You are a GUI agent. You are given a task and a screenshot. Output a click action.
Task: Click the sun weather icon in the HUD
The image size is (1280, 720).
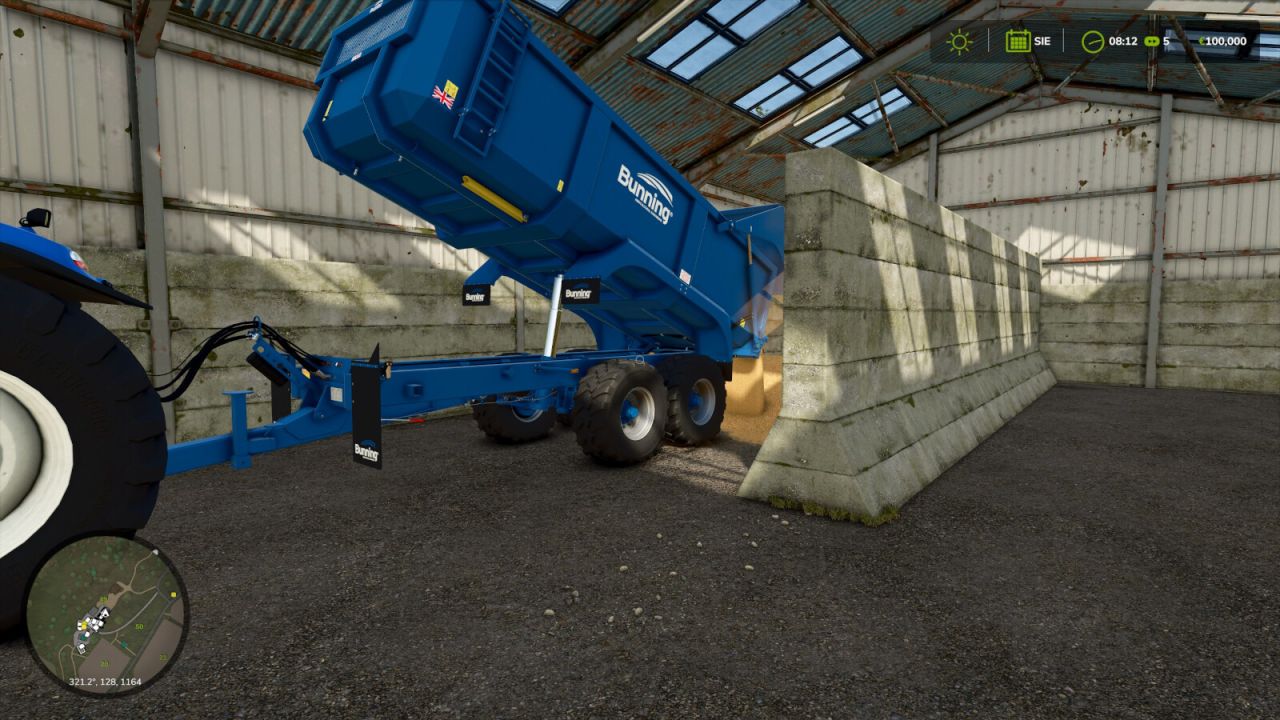960,42
